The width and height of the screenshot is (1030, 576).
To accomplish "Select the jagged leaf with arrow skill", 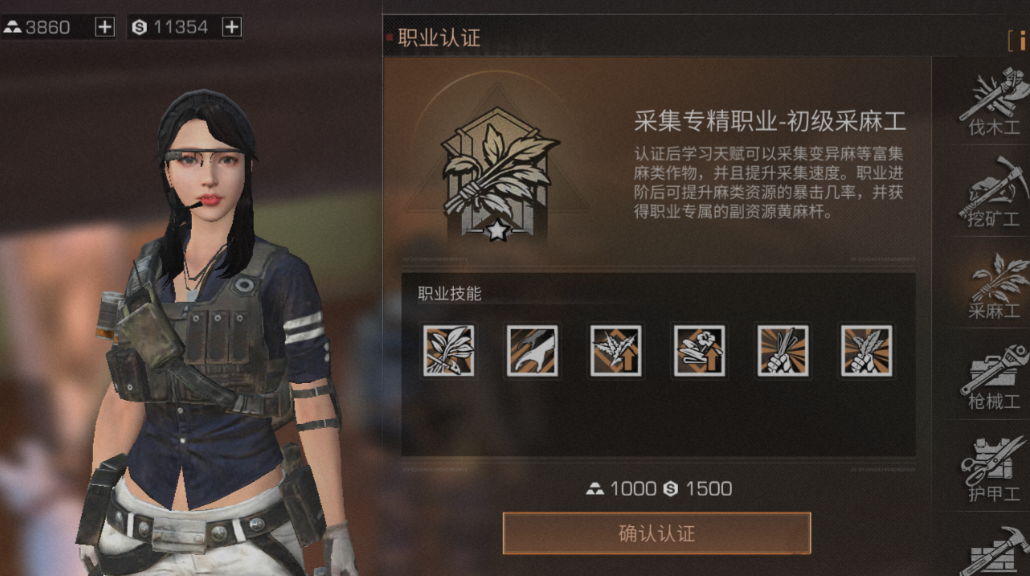I will coord(615,350).
